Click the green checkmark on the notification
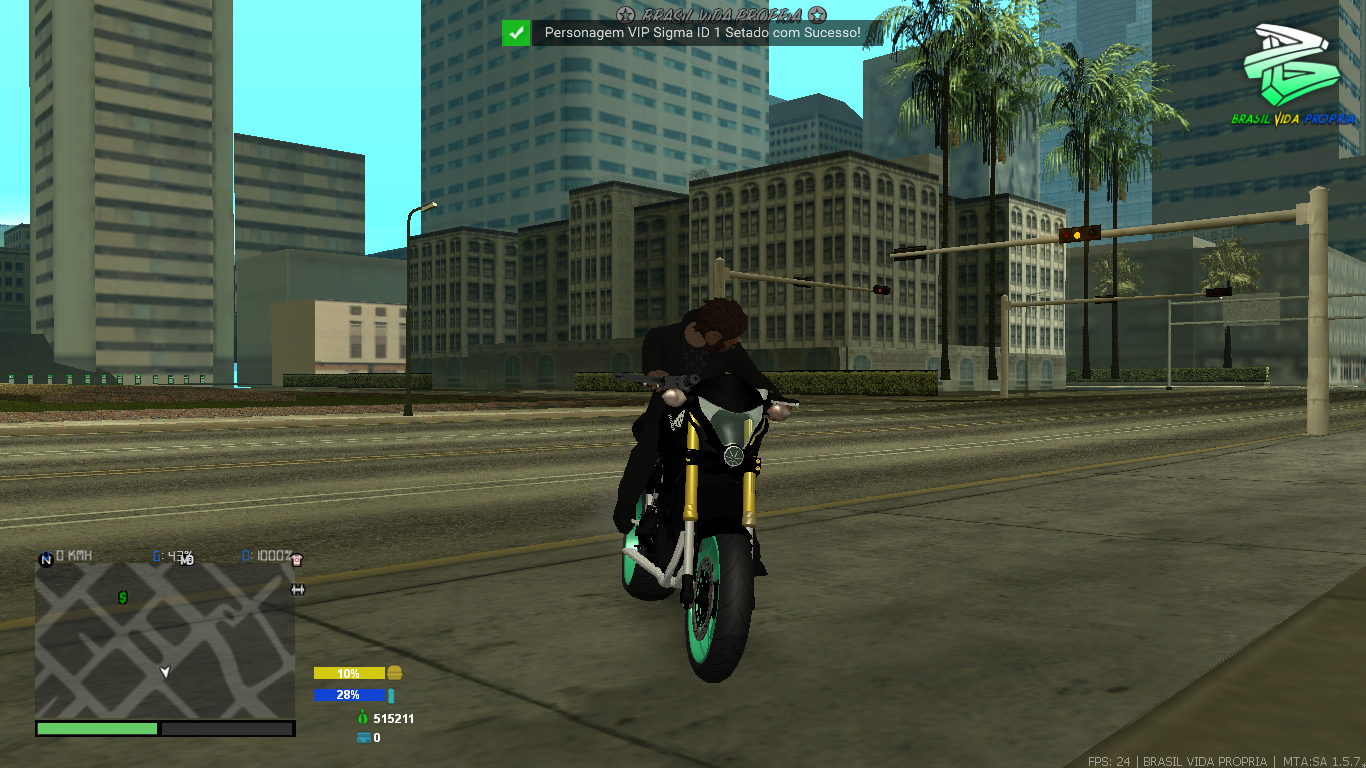 pos(516,33)
